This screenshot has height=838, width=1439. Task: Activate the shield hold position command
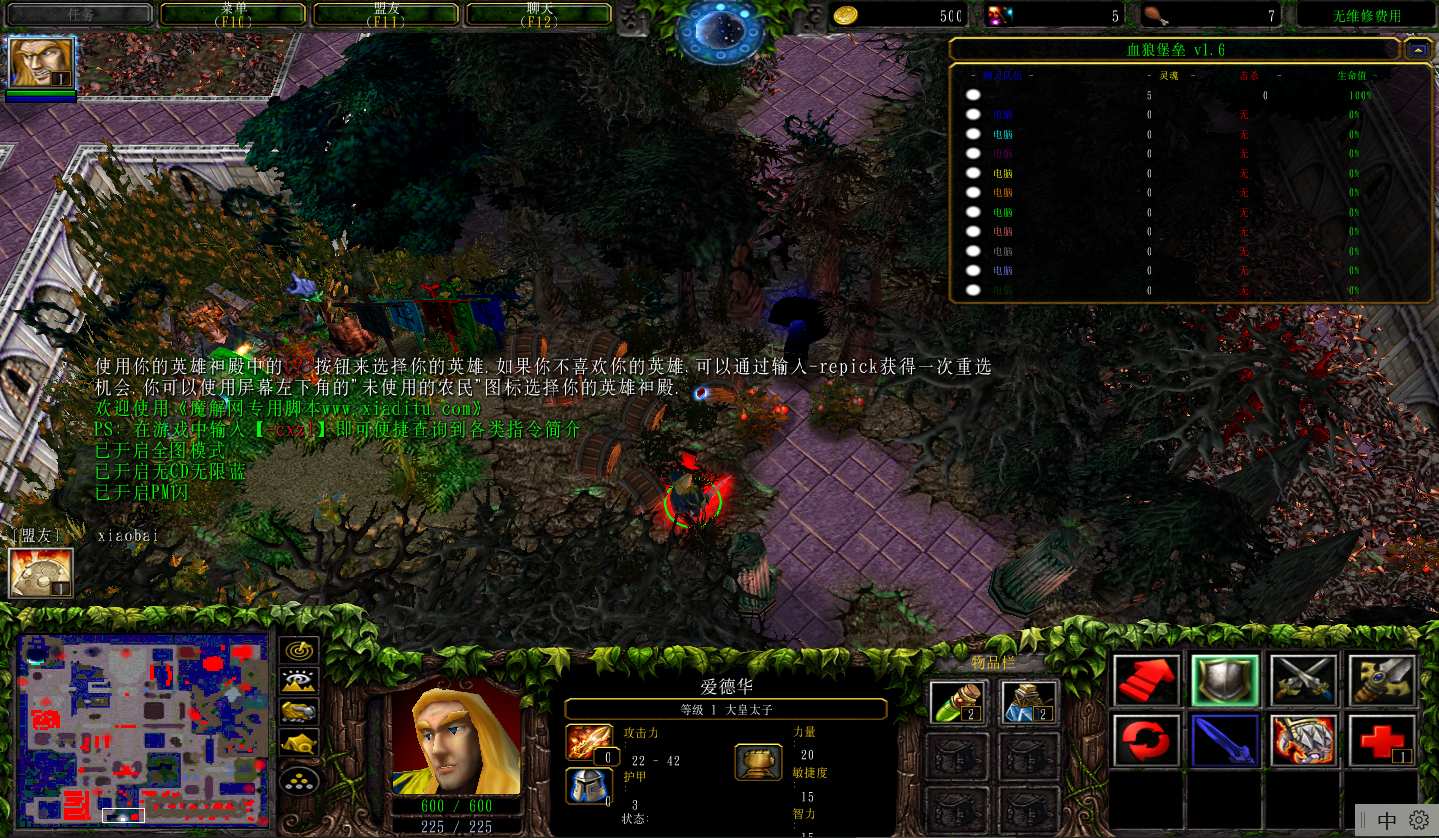1224,681
